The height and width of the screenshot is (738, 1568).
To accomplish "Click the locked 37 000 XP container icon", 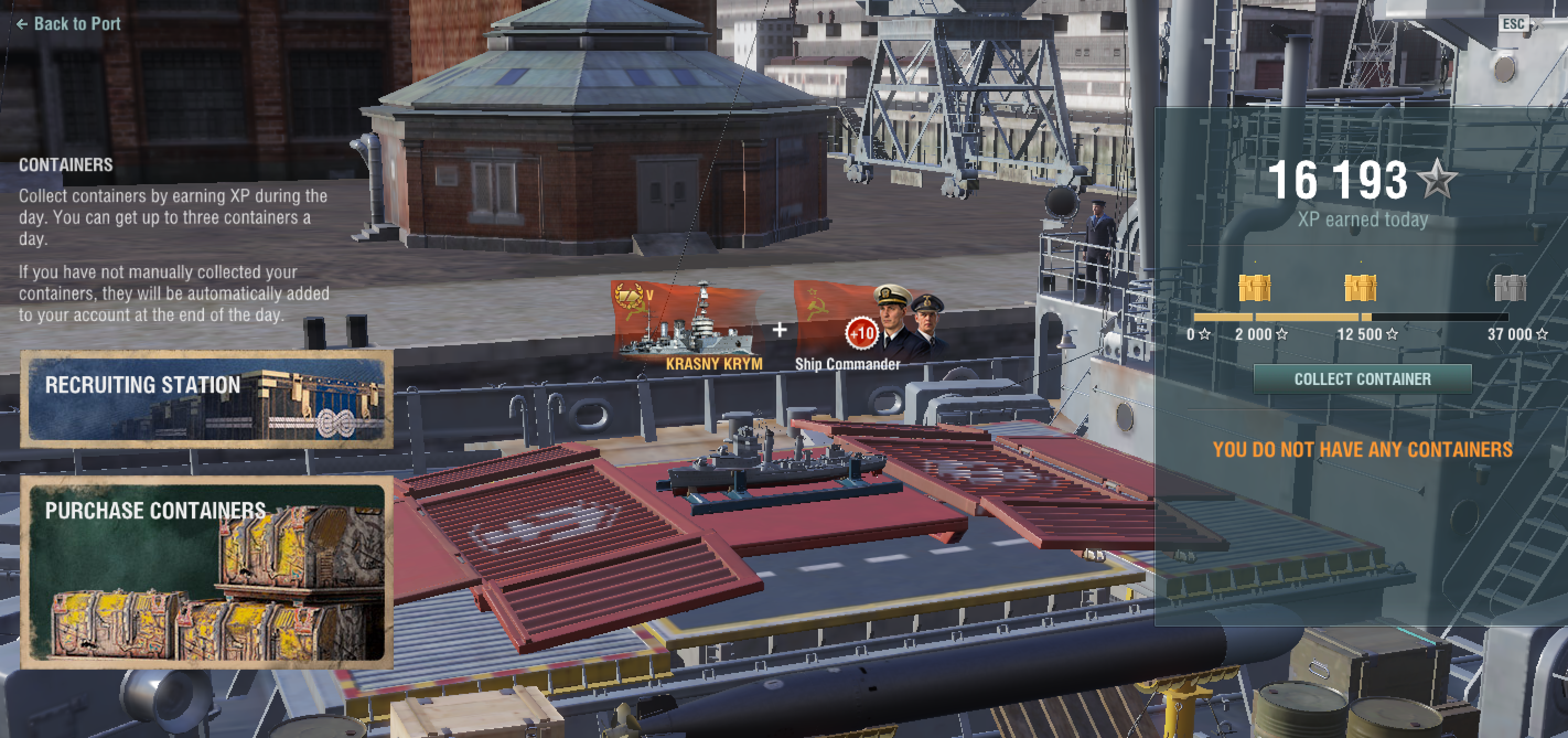I will (1510, 287).
